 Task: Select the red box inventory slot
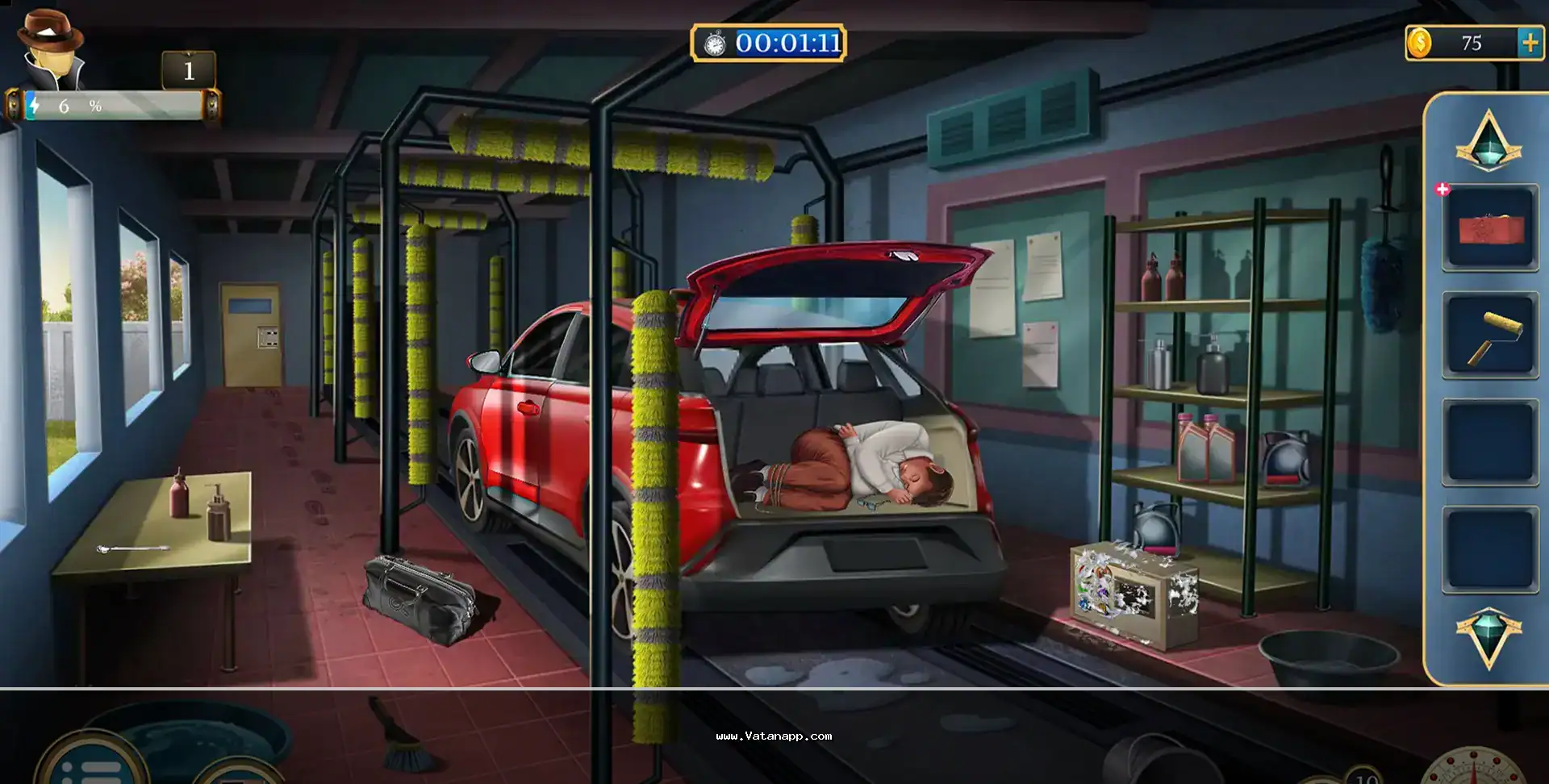point(1490,228)
